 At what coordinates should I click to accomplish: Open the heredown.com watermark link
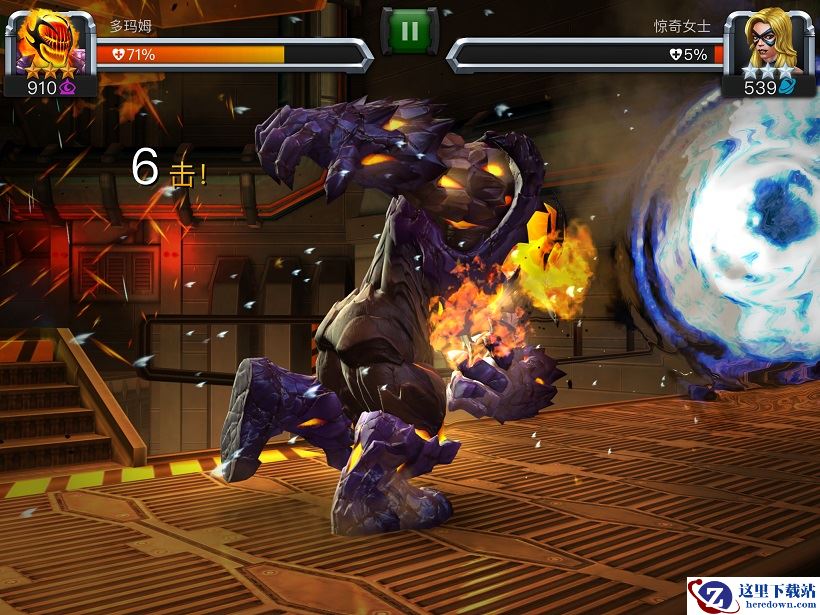752,596
